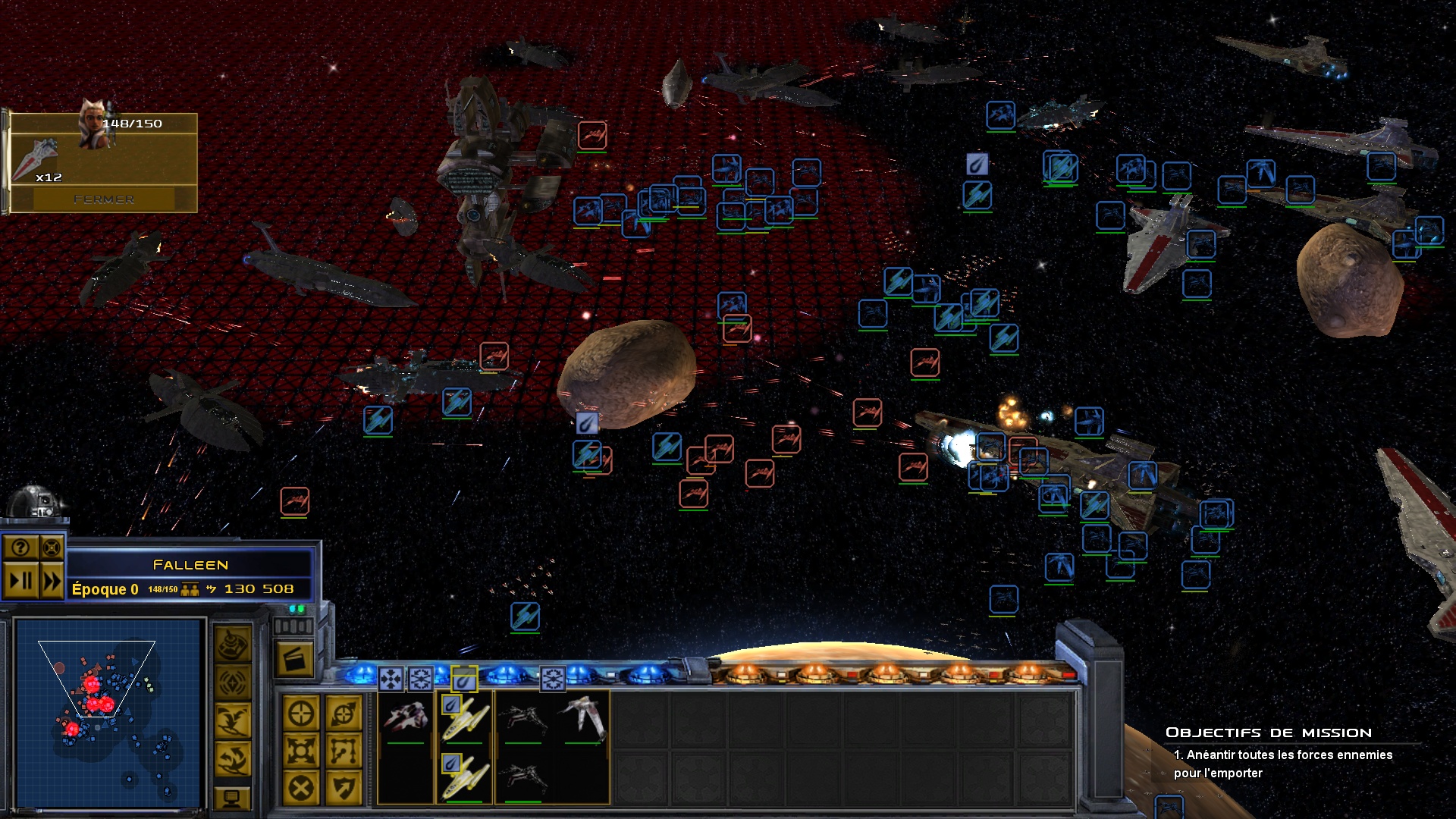Screen dimensions: 1456x819
Task: Toggle the clapperboard cinematic mode button
Action: [293, 660]
